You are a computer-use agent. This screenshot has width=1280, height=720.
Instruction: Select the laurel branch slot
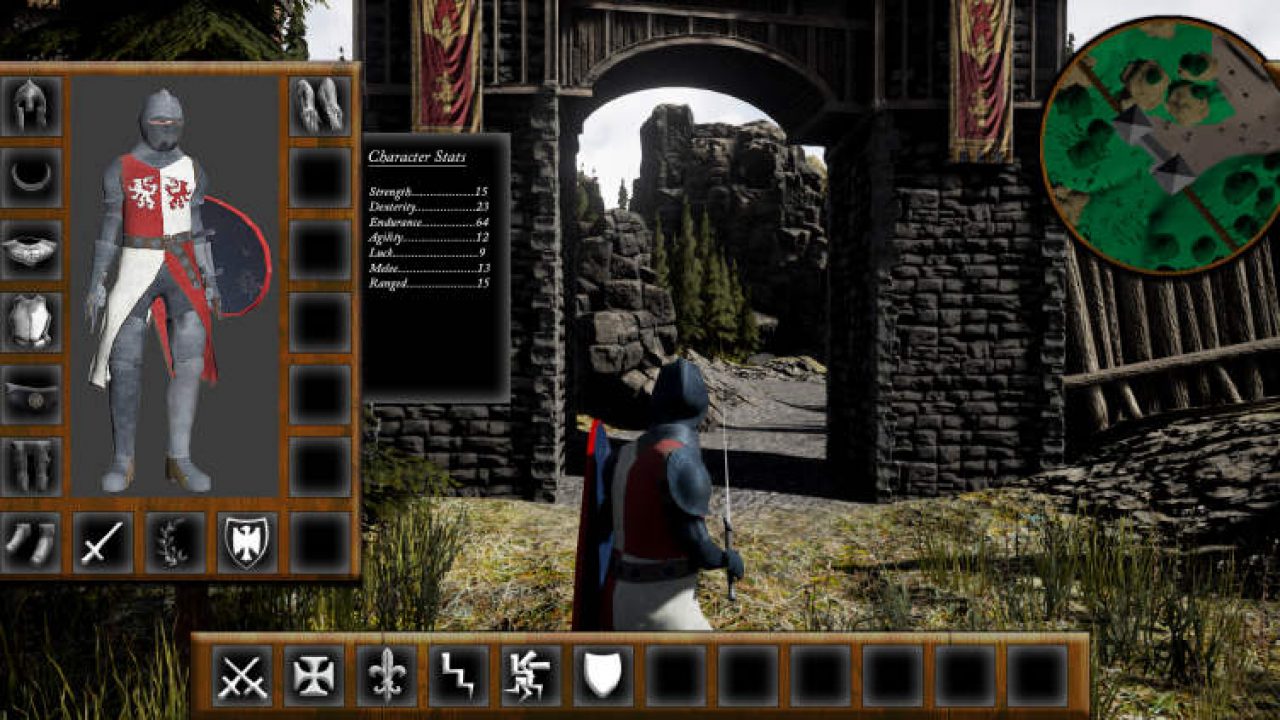[x=175, y=542]
